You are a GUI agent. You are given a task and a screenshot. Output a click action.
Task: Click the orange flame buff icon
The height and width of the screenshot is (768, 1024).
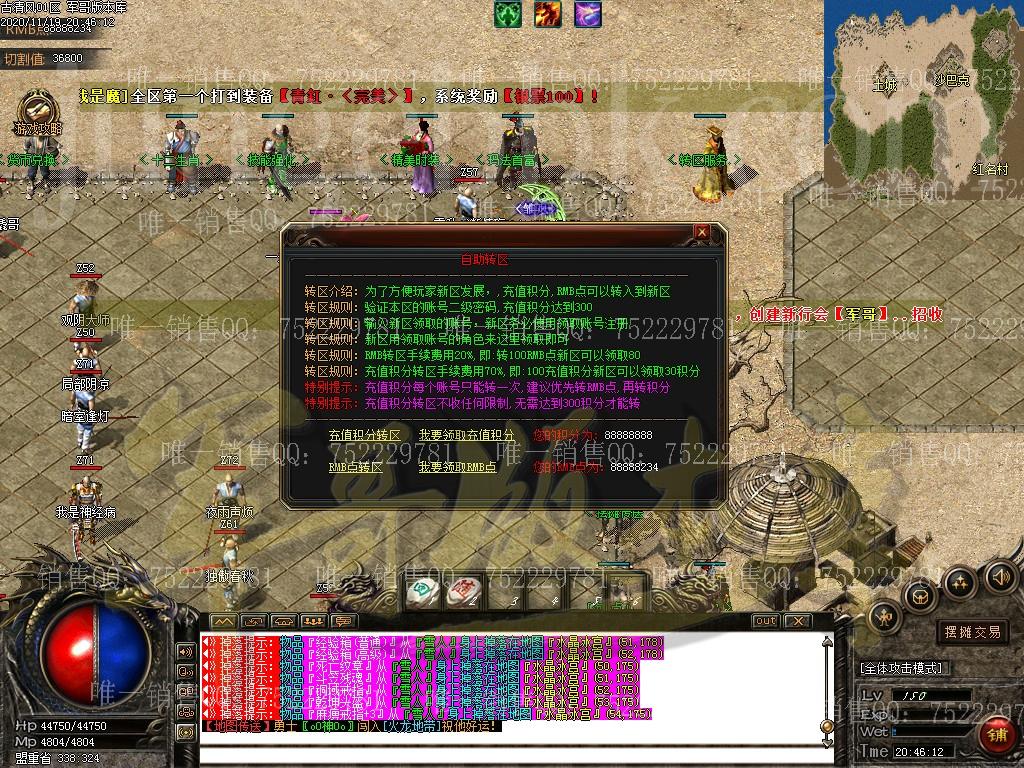[x=547, y=14]
